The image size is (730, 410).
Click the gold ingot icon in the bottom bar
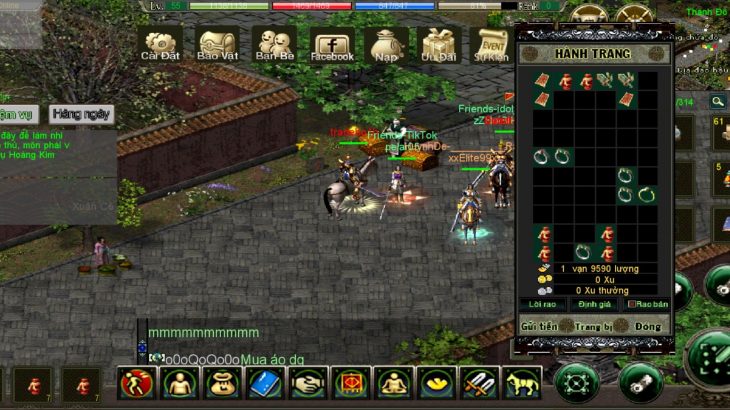(x=436, y=383)
